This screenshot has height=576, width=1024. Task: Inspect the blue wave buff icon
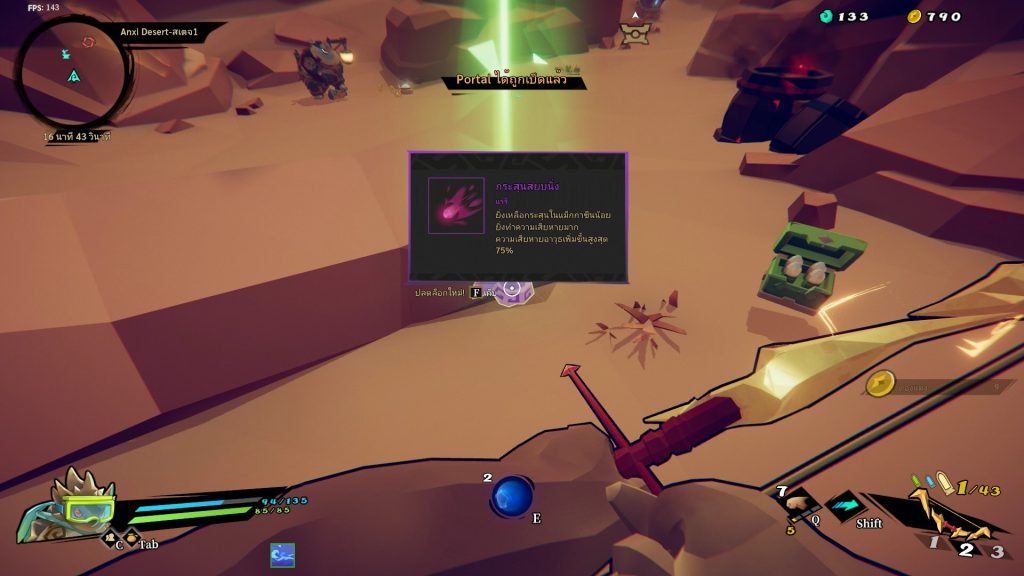[282, 555]
